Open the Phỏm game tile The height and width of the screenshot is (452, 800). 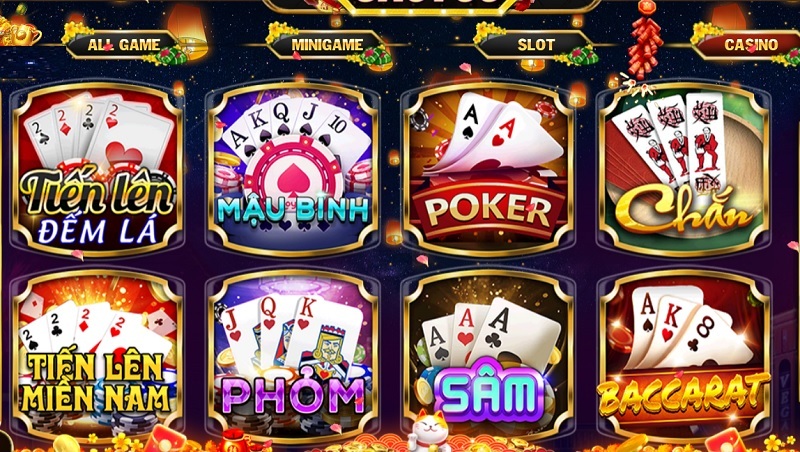pyautogui.click(x=292, y=350)
